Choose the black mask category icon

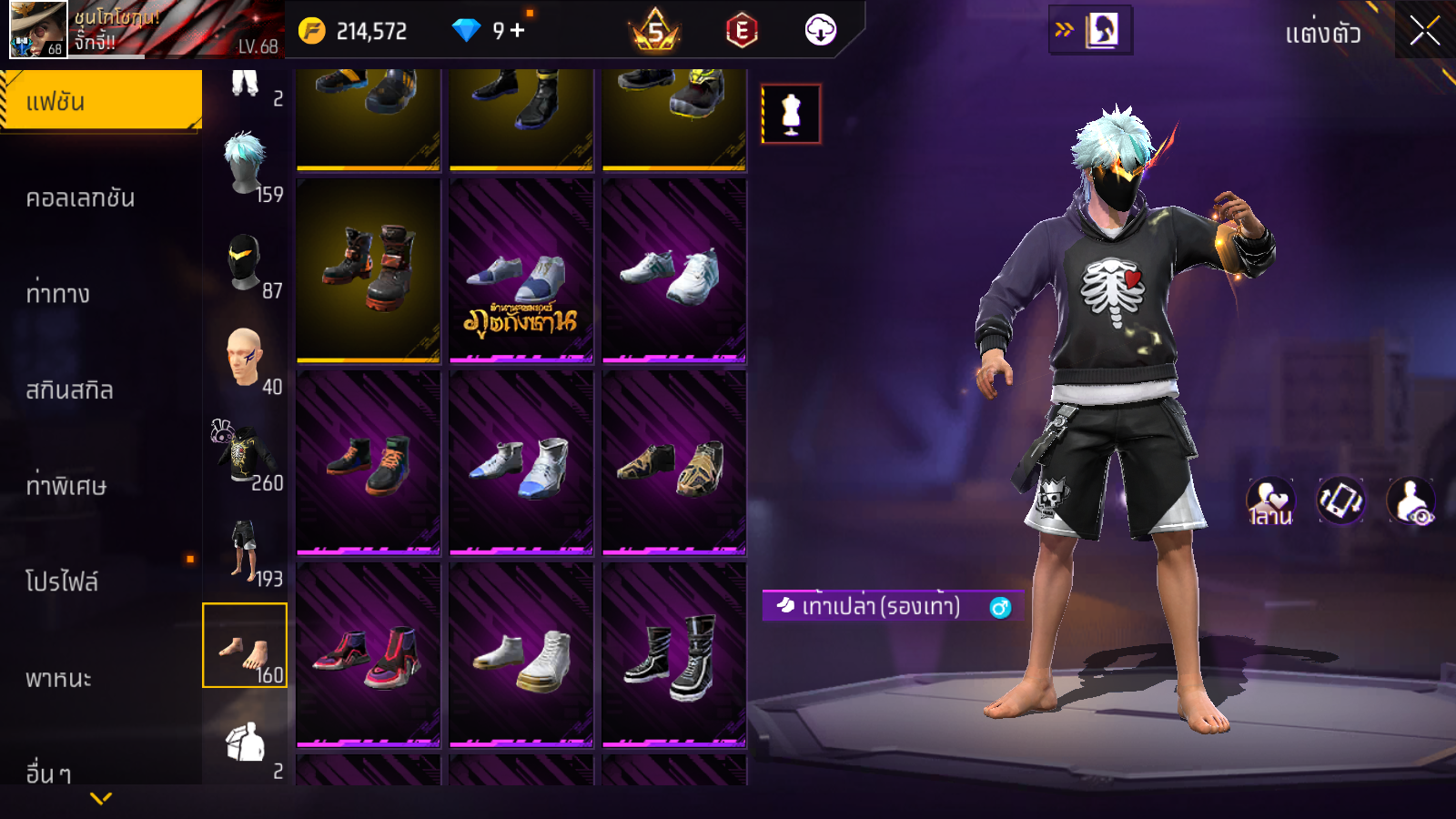pyautogui.click(x=245, y=262)
